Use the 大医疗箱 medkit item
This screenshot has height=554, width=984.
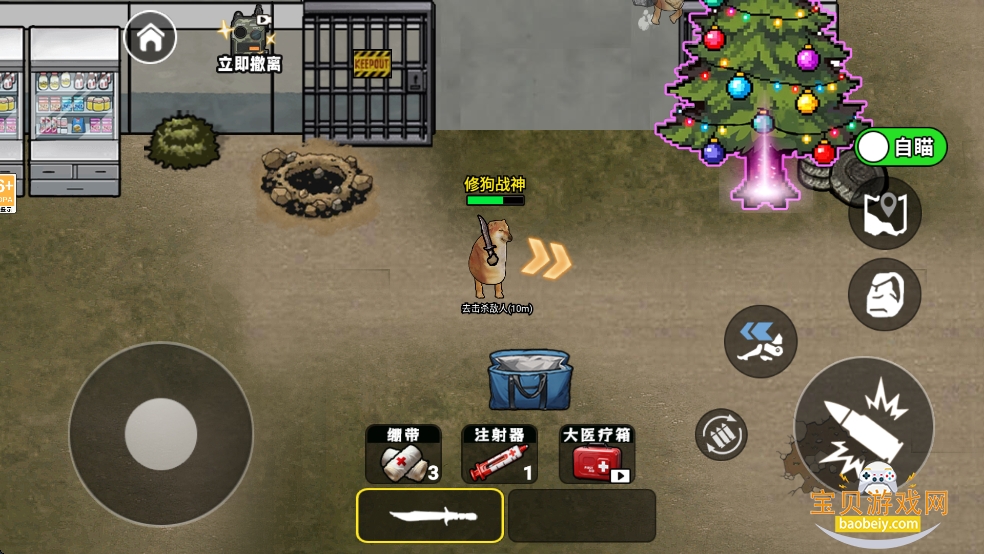point(598,455)
